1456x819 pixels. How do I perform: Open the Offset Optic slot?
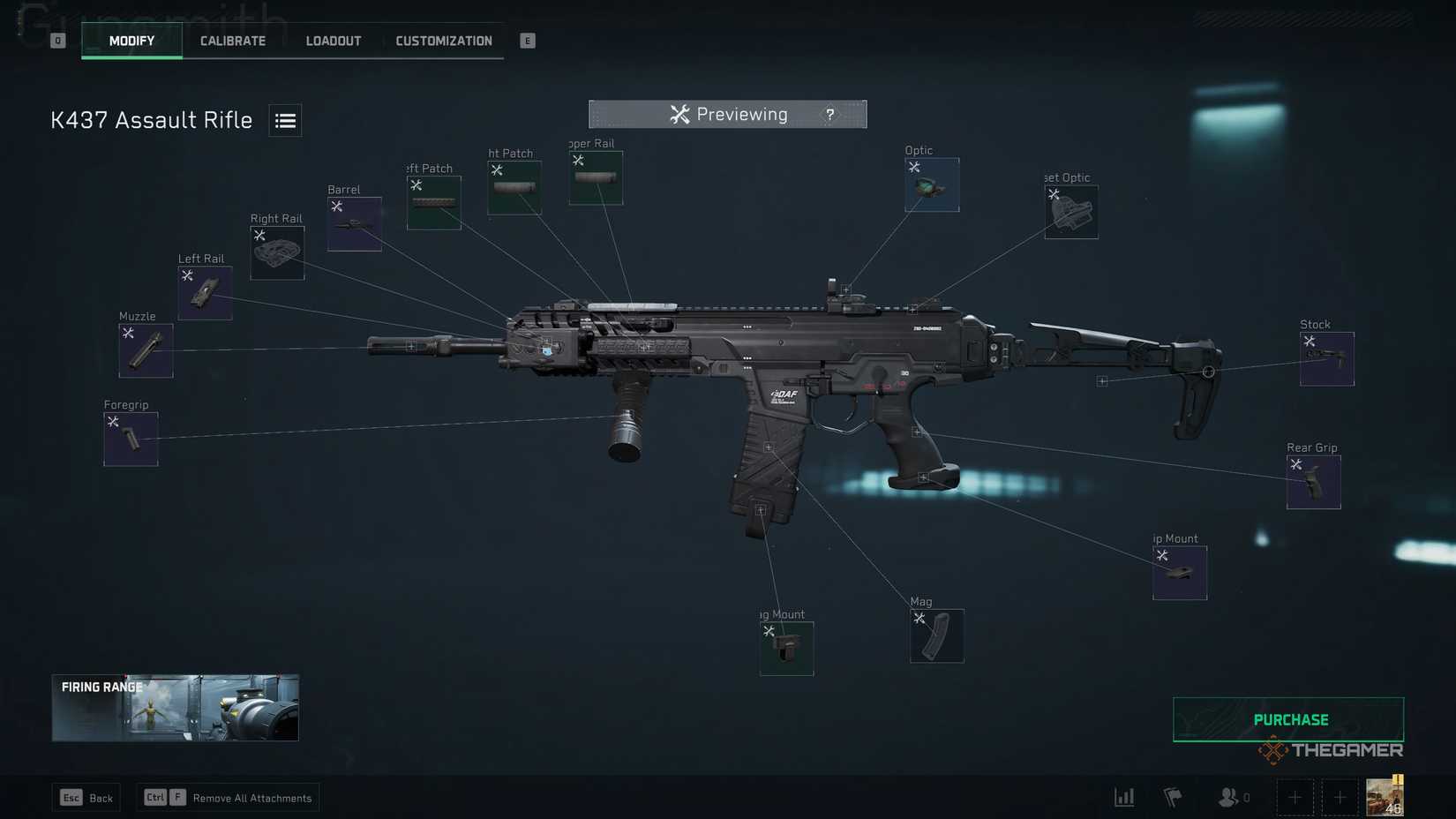1071,212
